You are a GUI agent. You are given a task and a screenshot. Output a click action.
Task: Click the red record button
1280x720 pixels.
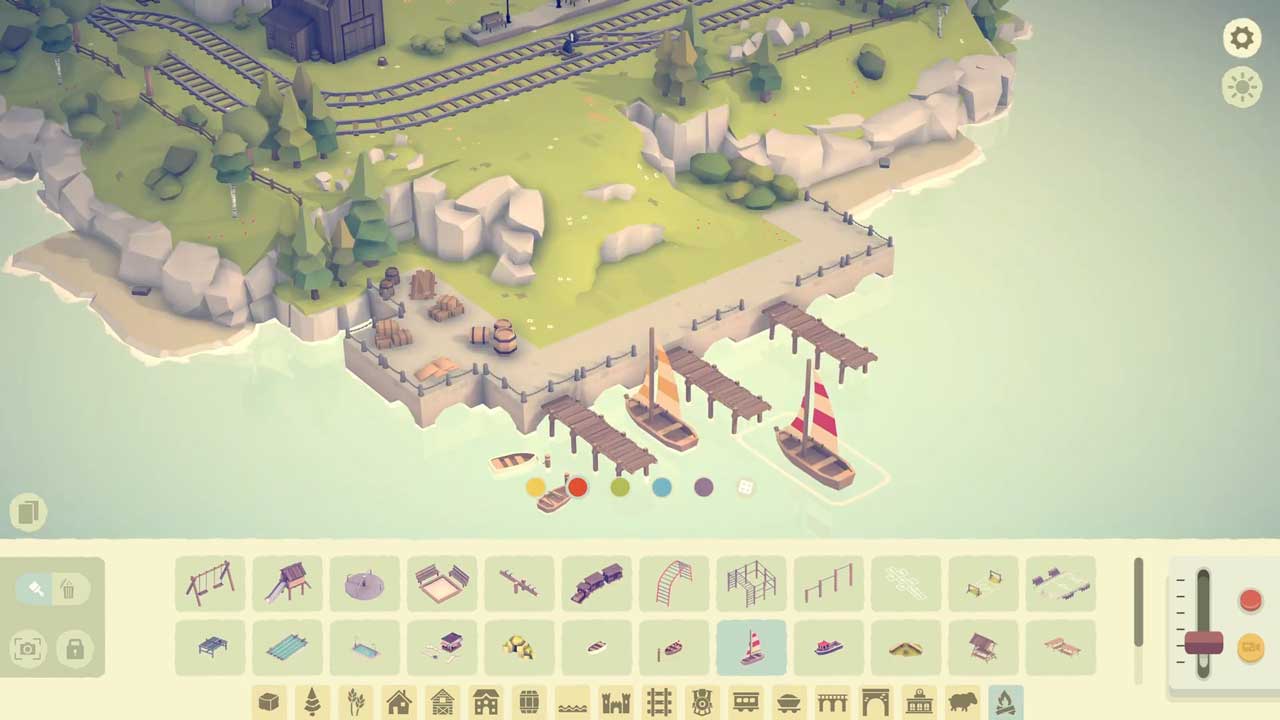point(1250,600)
